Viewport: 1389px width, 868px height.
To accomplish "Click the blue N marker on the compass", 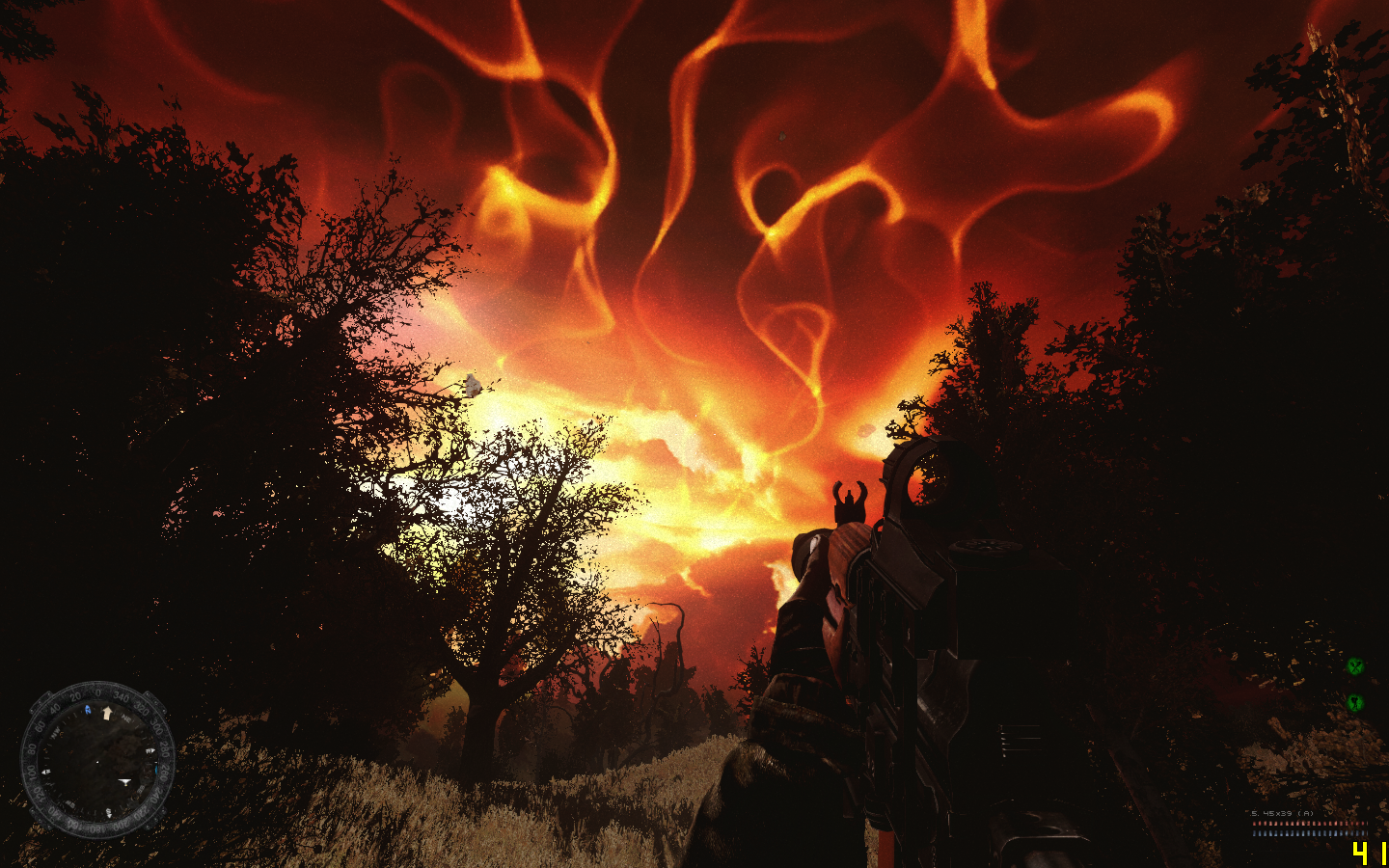I will point(87,709).
